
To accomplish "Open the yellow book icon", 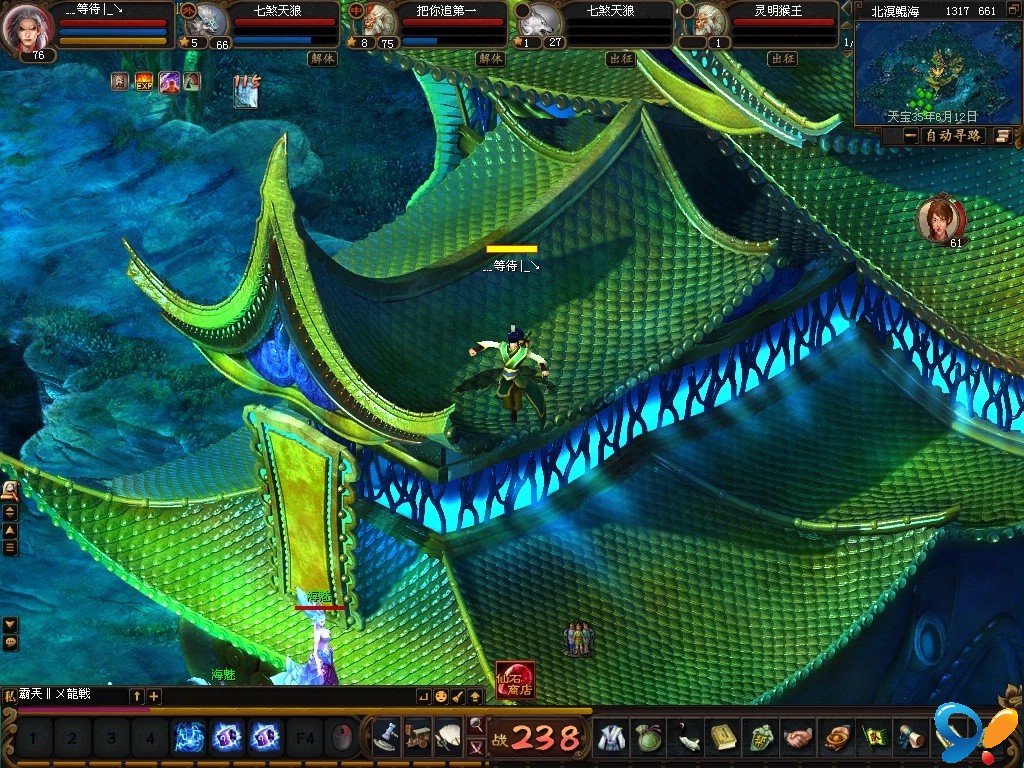I will tap(724, 738).
